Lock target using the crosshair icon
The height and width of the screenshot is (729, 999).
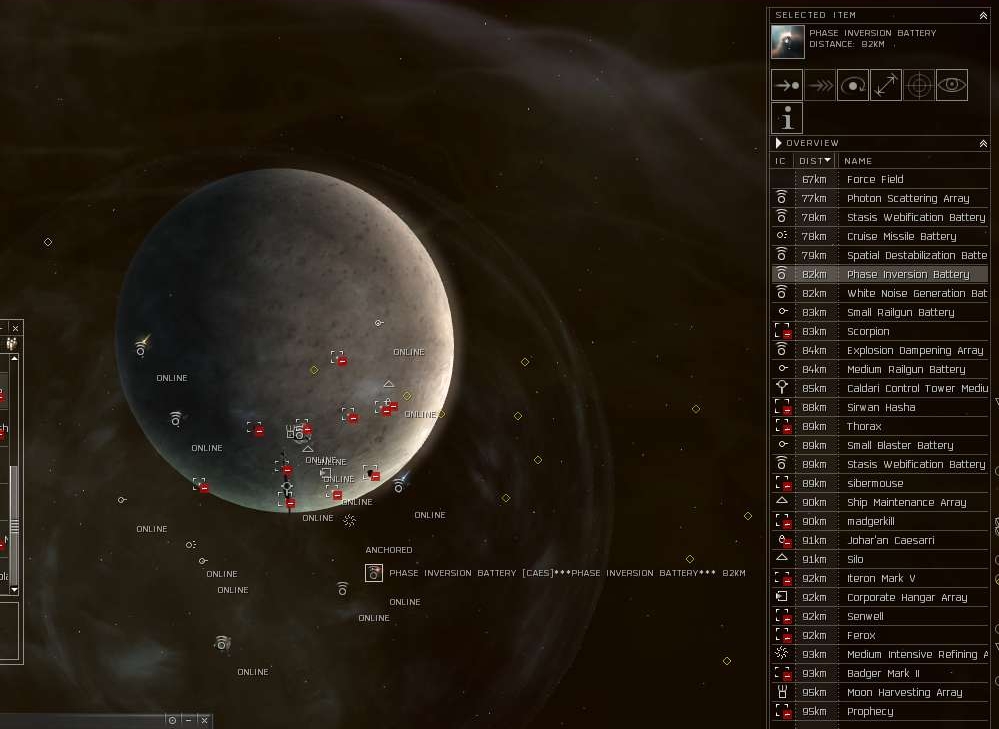919,85
